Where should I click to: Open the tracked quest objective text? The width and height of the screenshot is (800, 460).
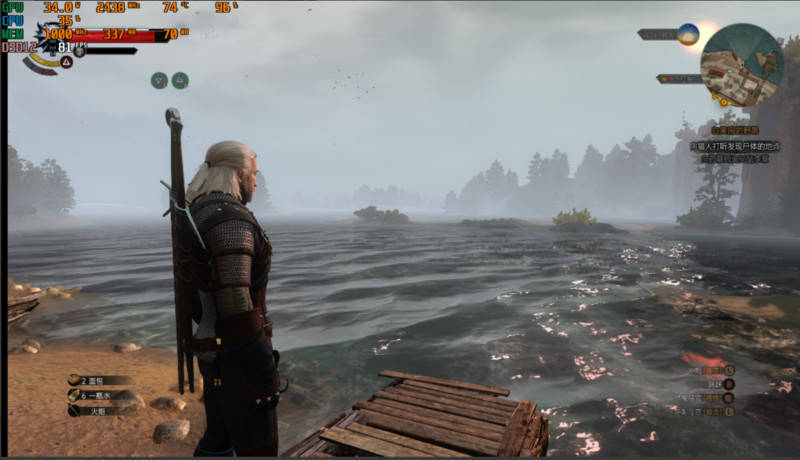coord(735,146)
